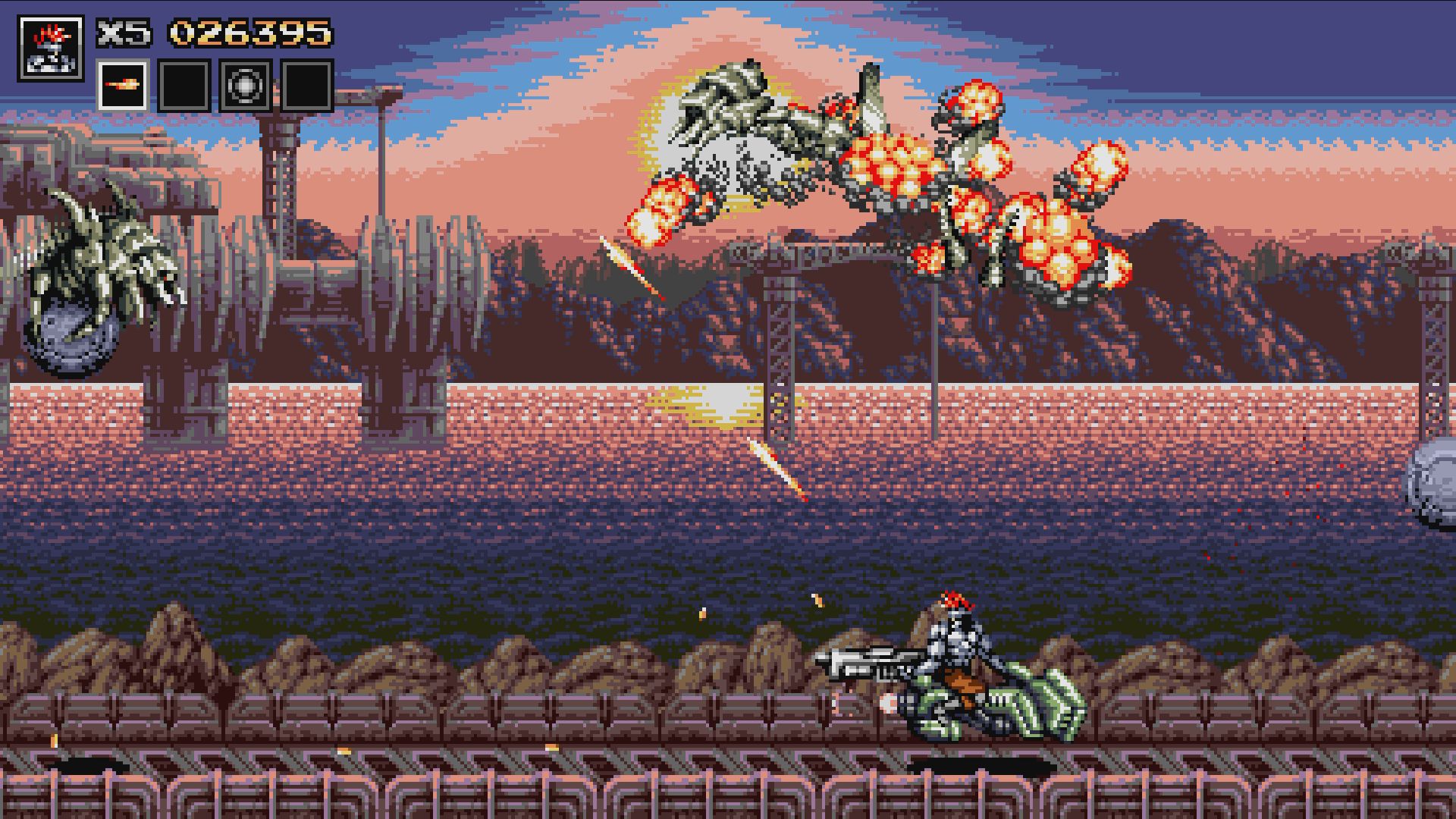Click the flaming bullet weapon slot icon

click(124, 86)
